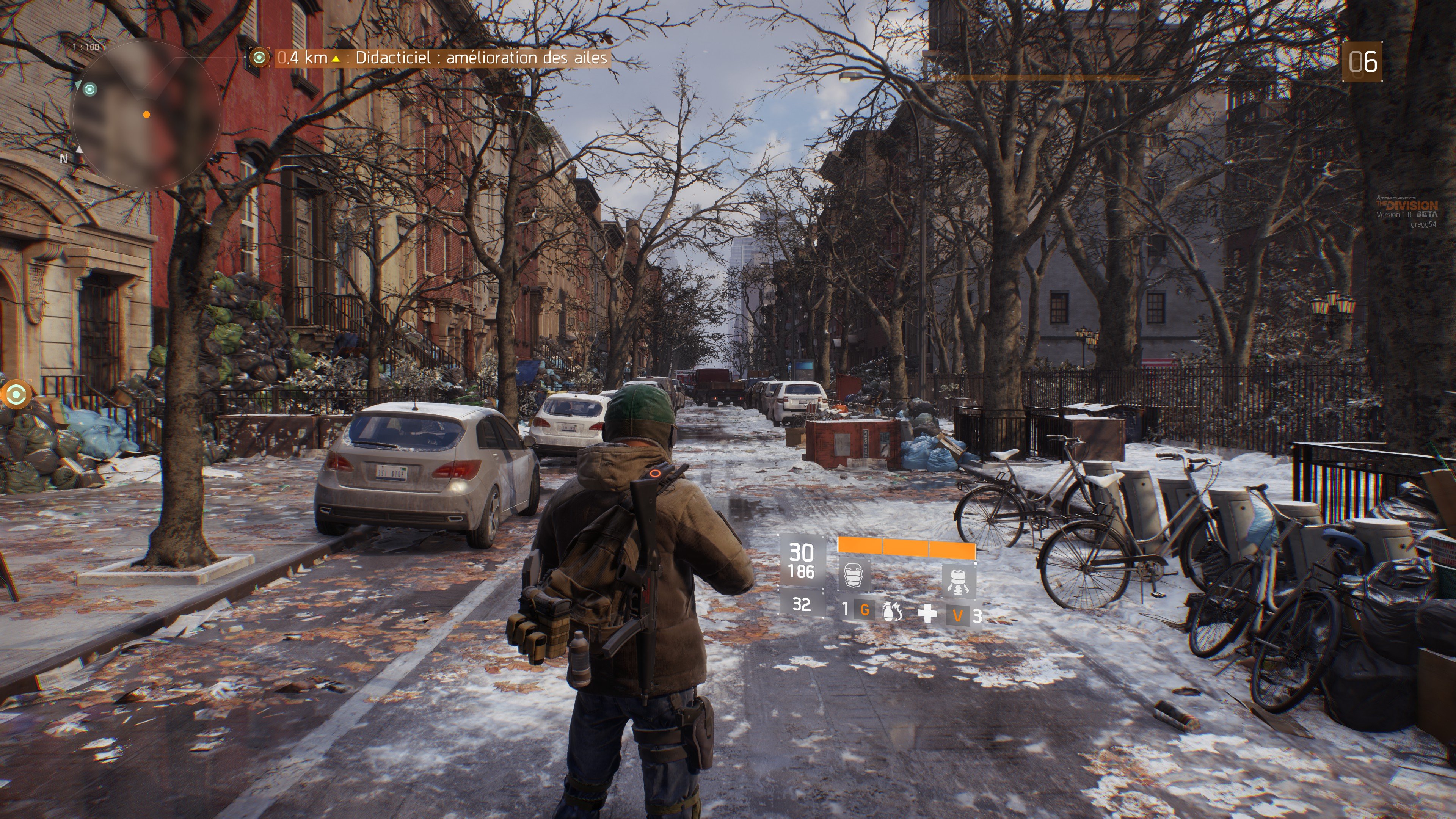Activate the ballistic shield skill icon

(854, 576)
